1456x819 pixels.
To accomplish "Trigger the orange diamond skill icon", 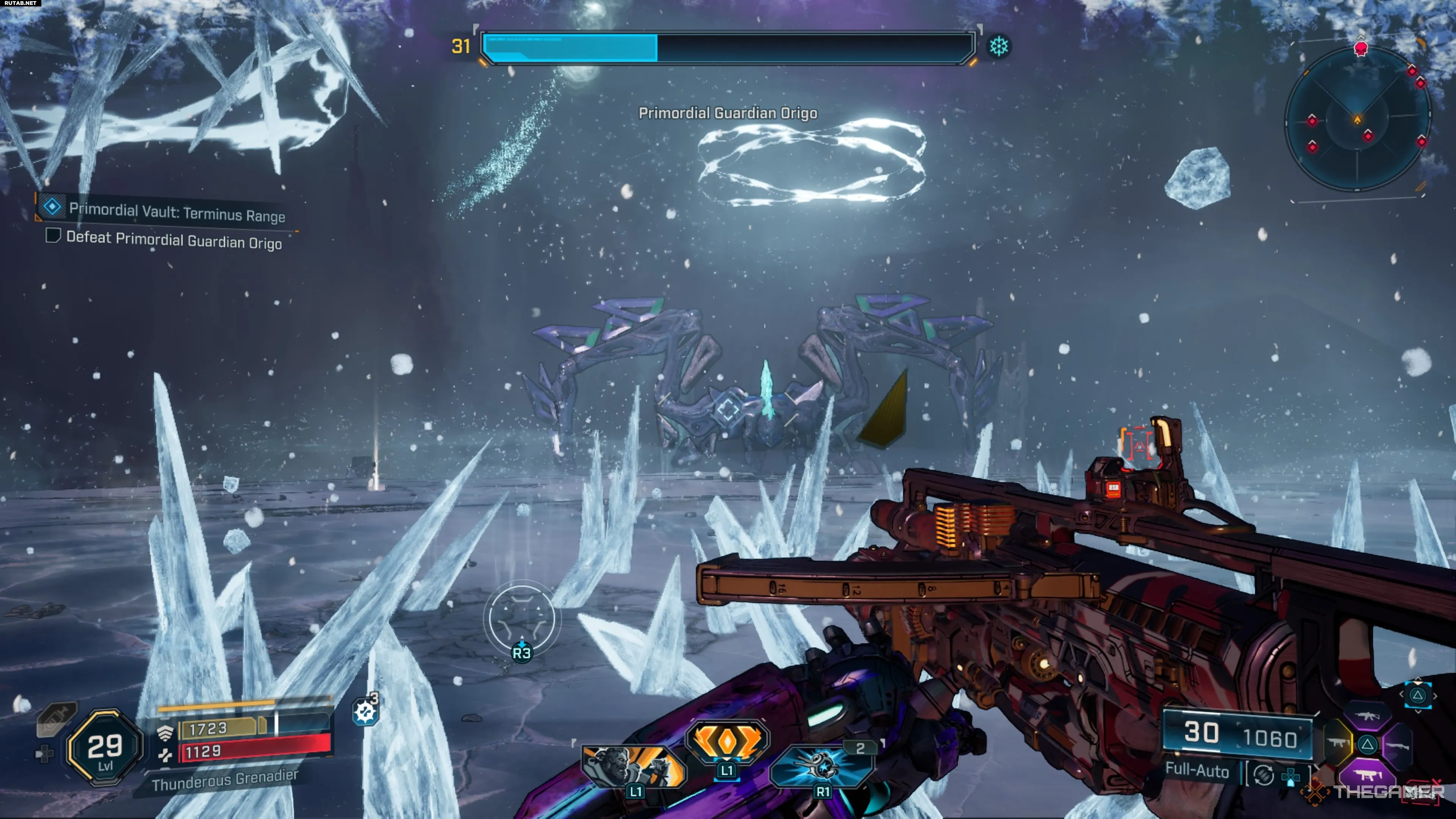I will (x=727, y=741).
